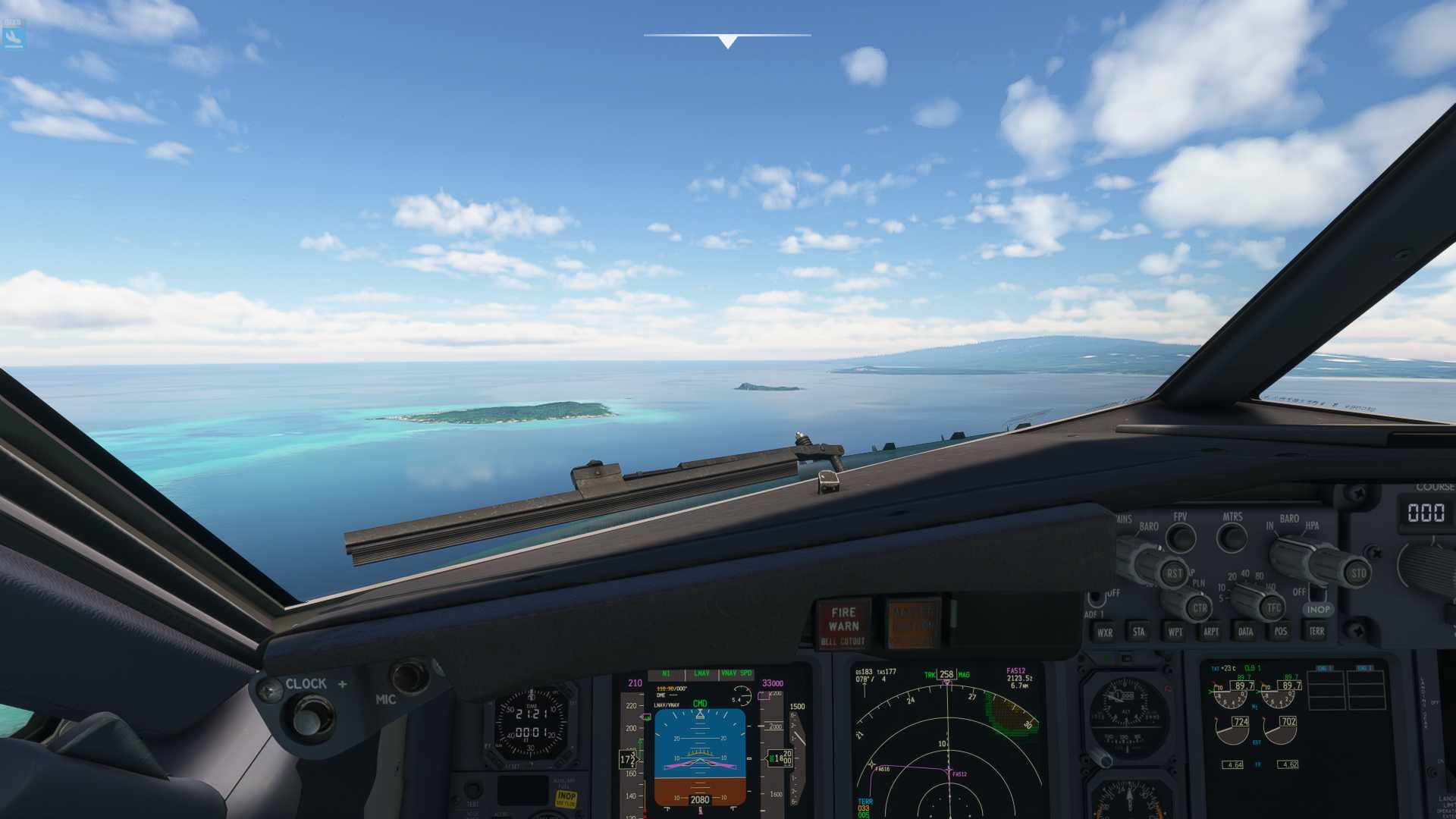Toggle the TERR terrain map button

(1316, 631)
